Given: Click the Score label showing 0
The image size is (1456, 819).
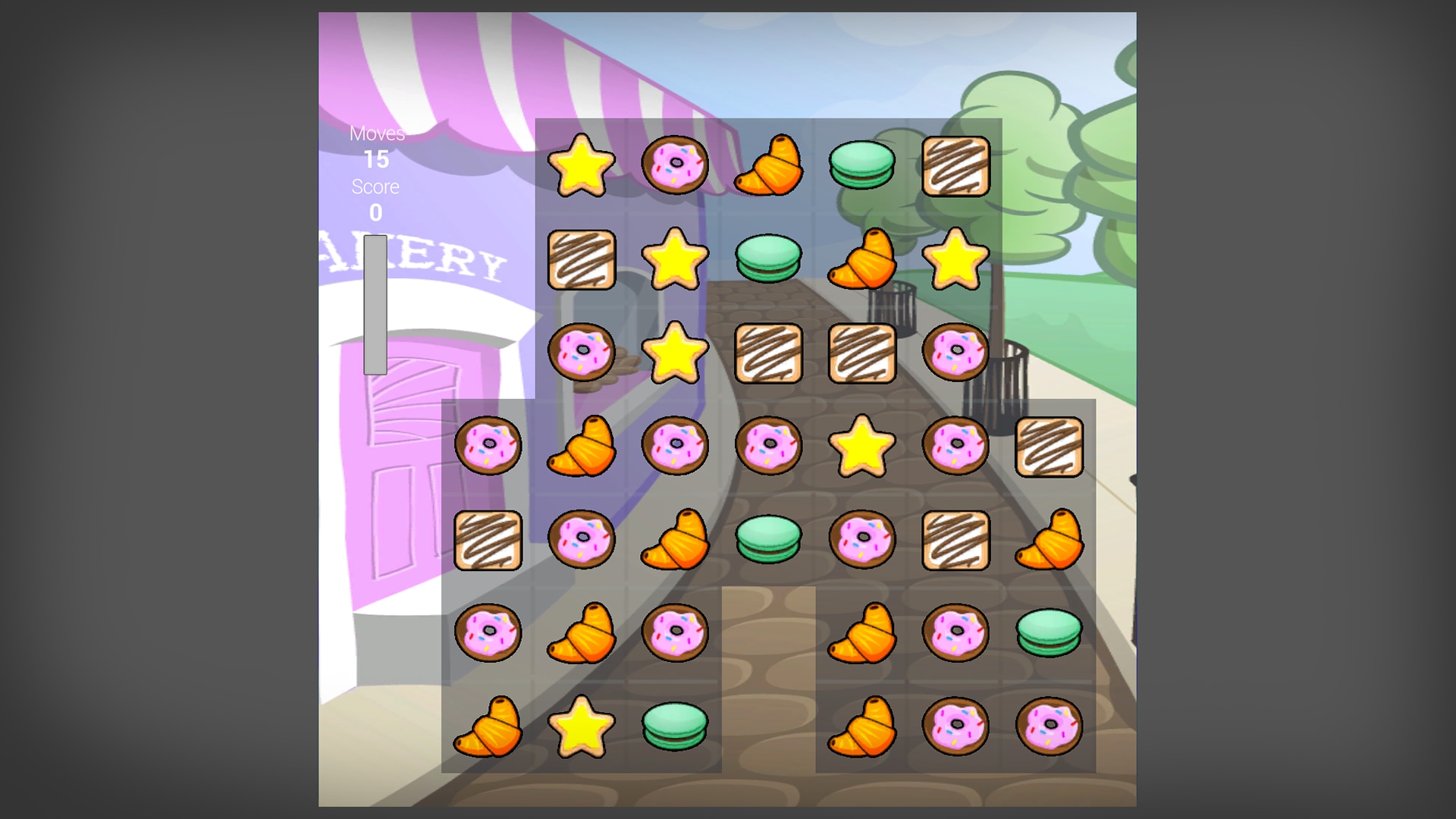Looking at the screenshot, I should pos(375,197).
